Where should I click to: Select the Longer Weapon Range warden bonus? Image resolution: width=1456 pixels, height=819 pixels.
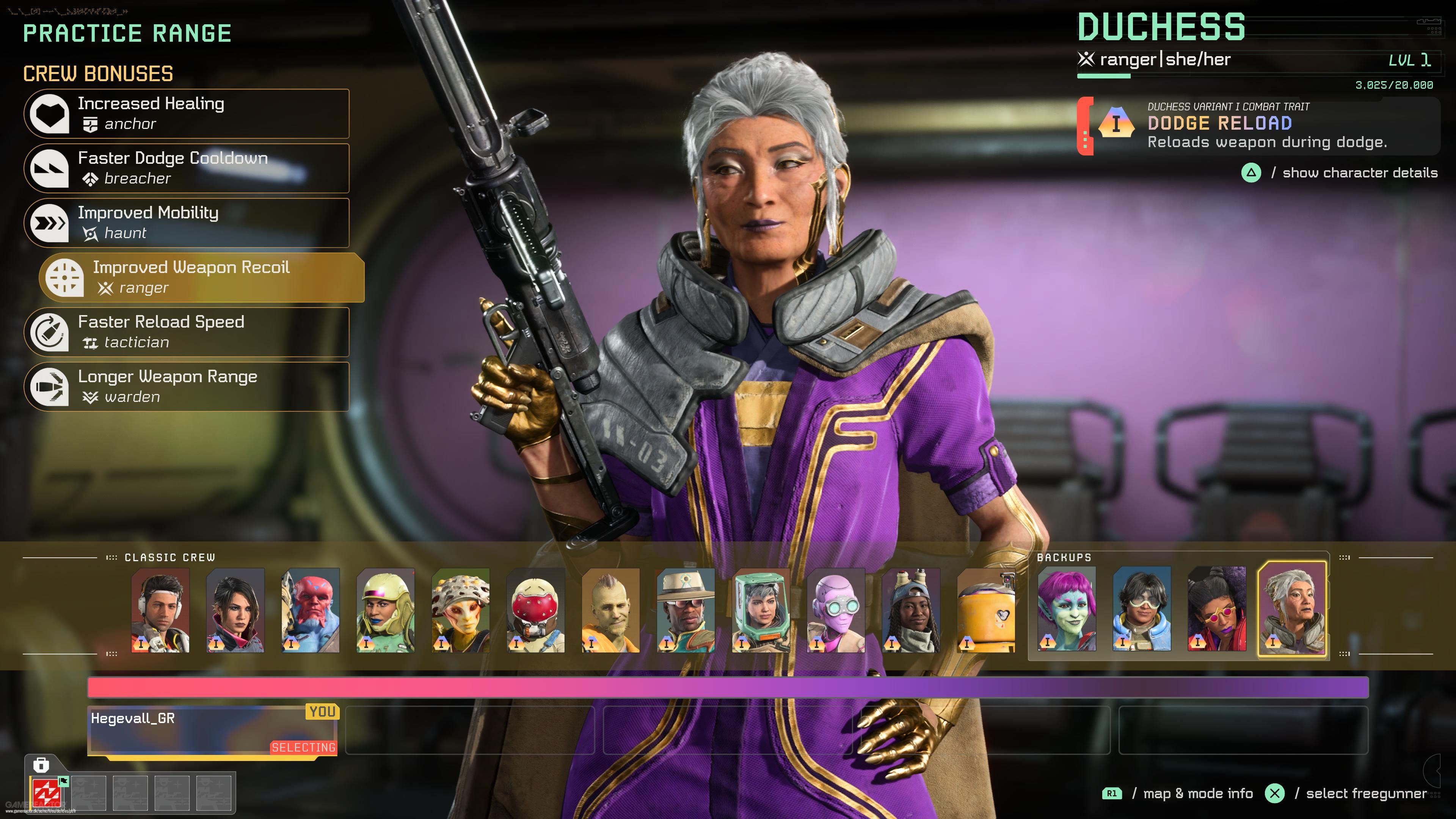click(187, 387)
